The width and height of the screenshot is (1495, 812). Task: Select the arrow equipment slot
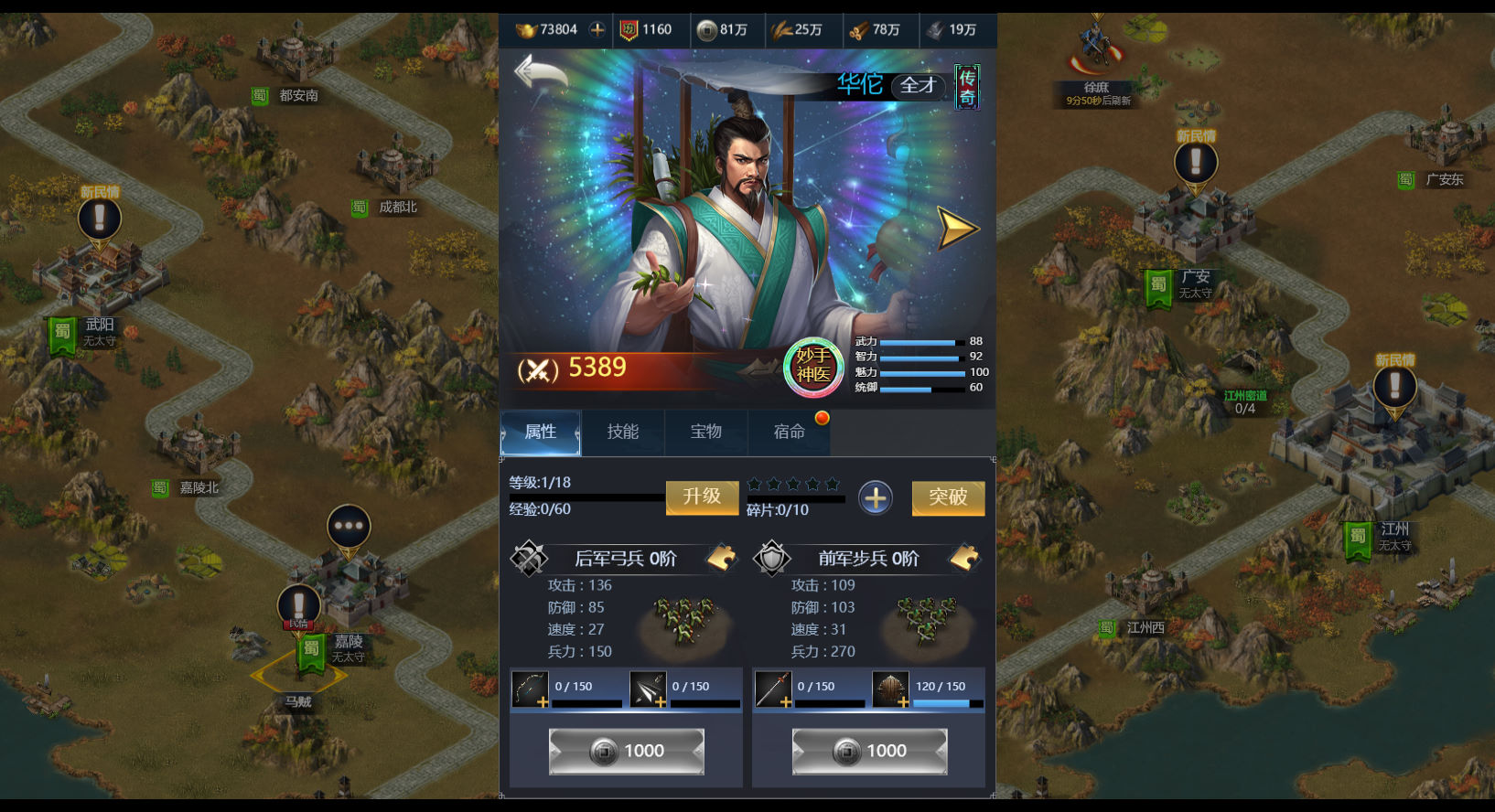click(x=648, y=689)
